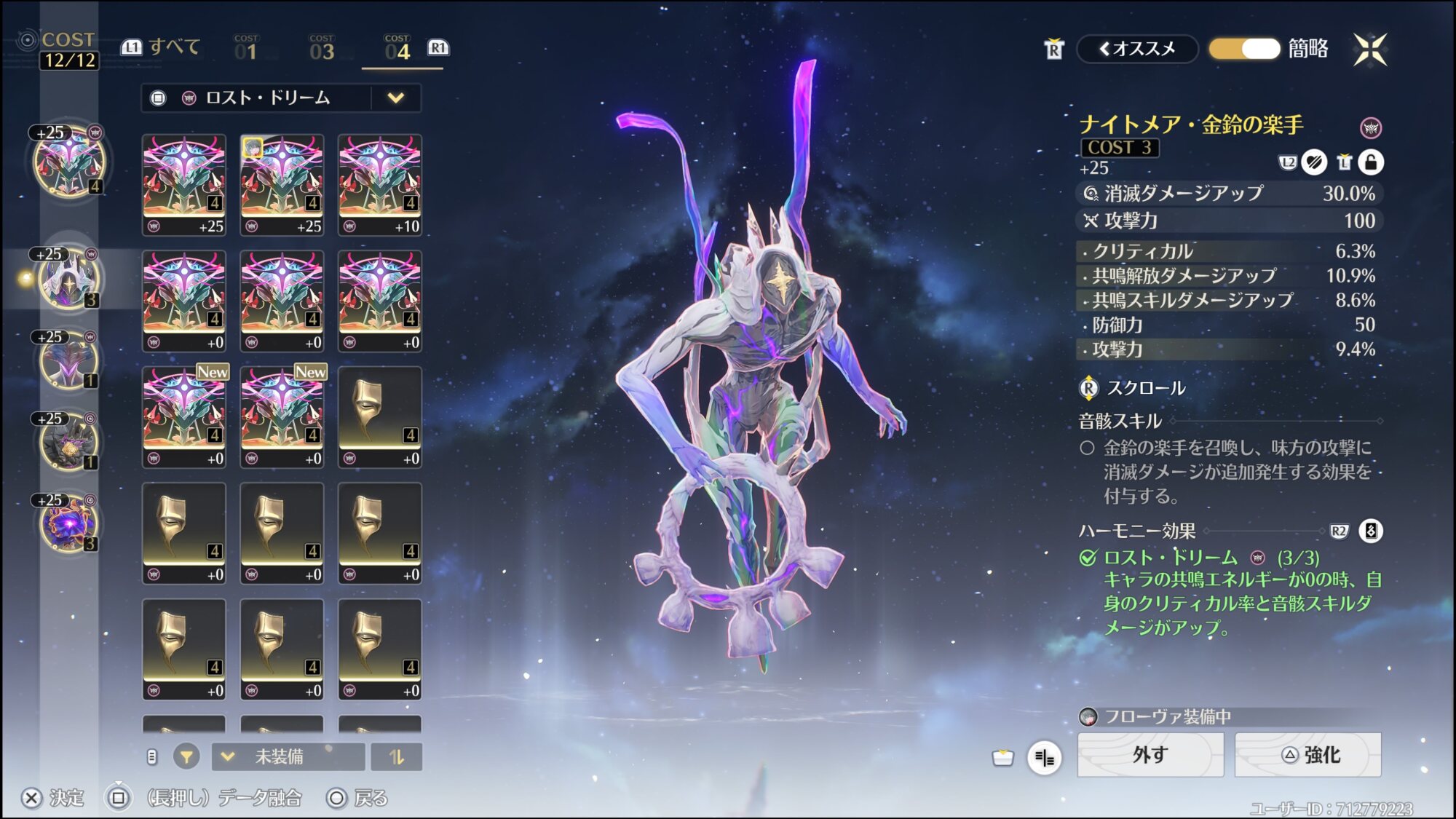
Task: Click the 外す unequip button
Action: [1150, 755]
